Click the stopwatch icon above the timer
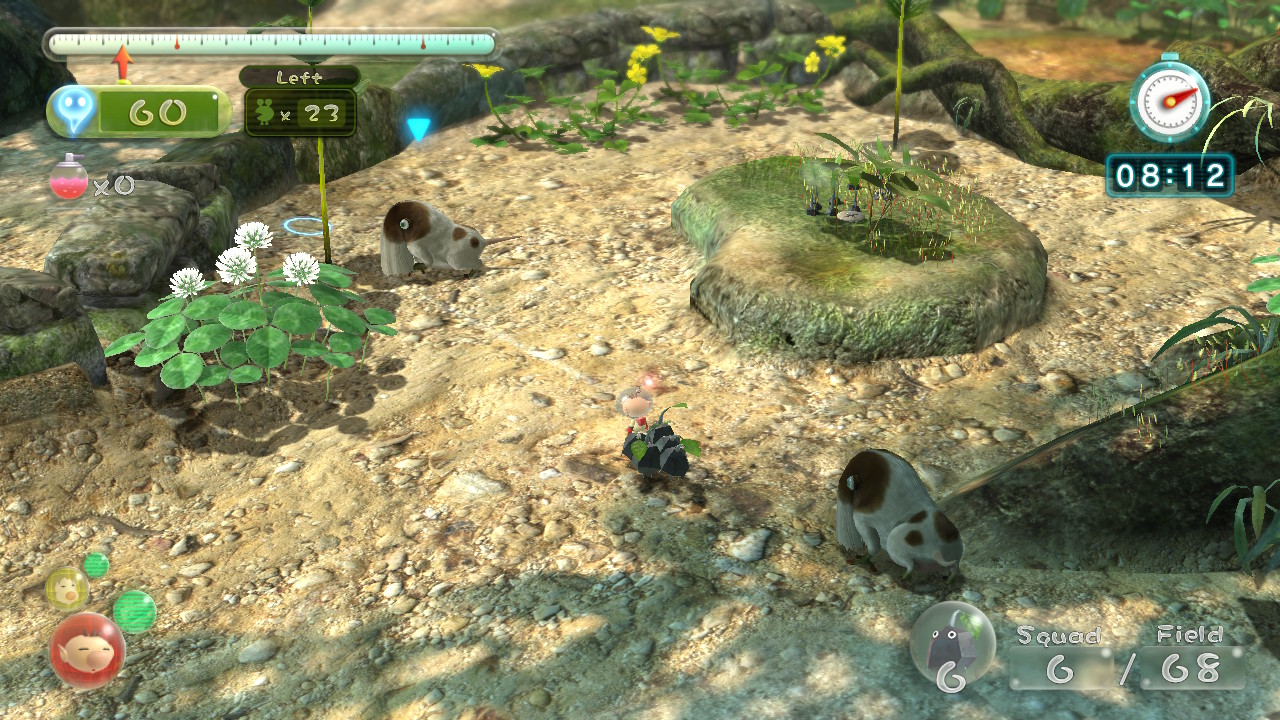Viewport: 1280px width, 720px height. click(1169, 99)
